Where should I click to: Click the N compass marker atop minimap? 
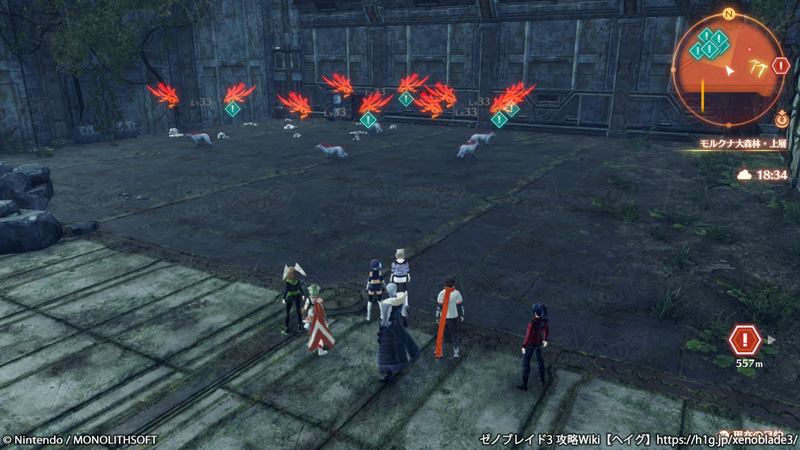tap(729, 14)
